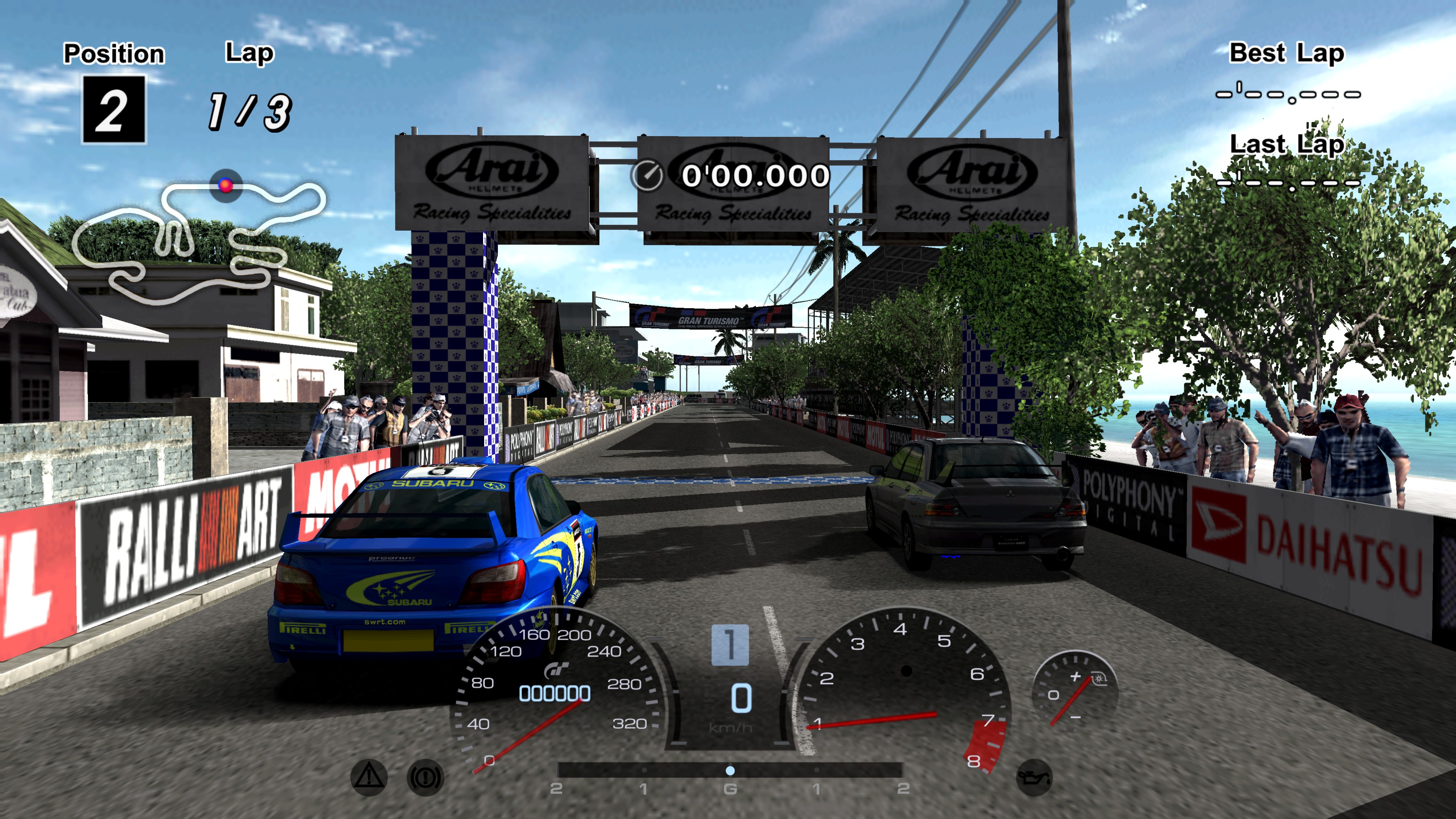Click the hazard triangle warning icon
Viewport: 1456px width, 819px height.
click(x=369, y=777)
